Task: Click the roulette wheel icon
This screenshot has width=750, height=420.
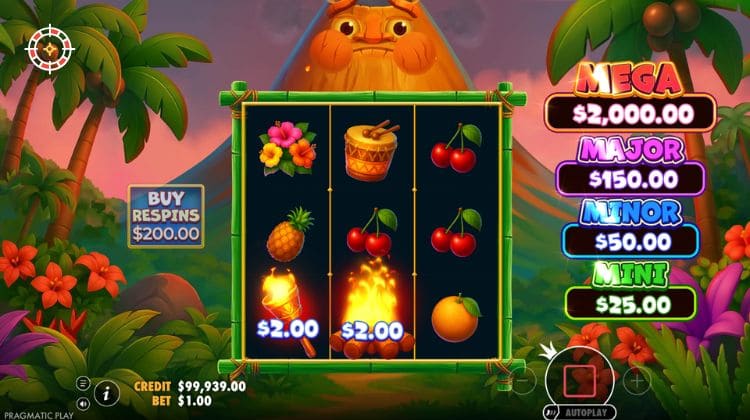Action: click(x=45, y=48)
